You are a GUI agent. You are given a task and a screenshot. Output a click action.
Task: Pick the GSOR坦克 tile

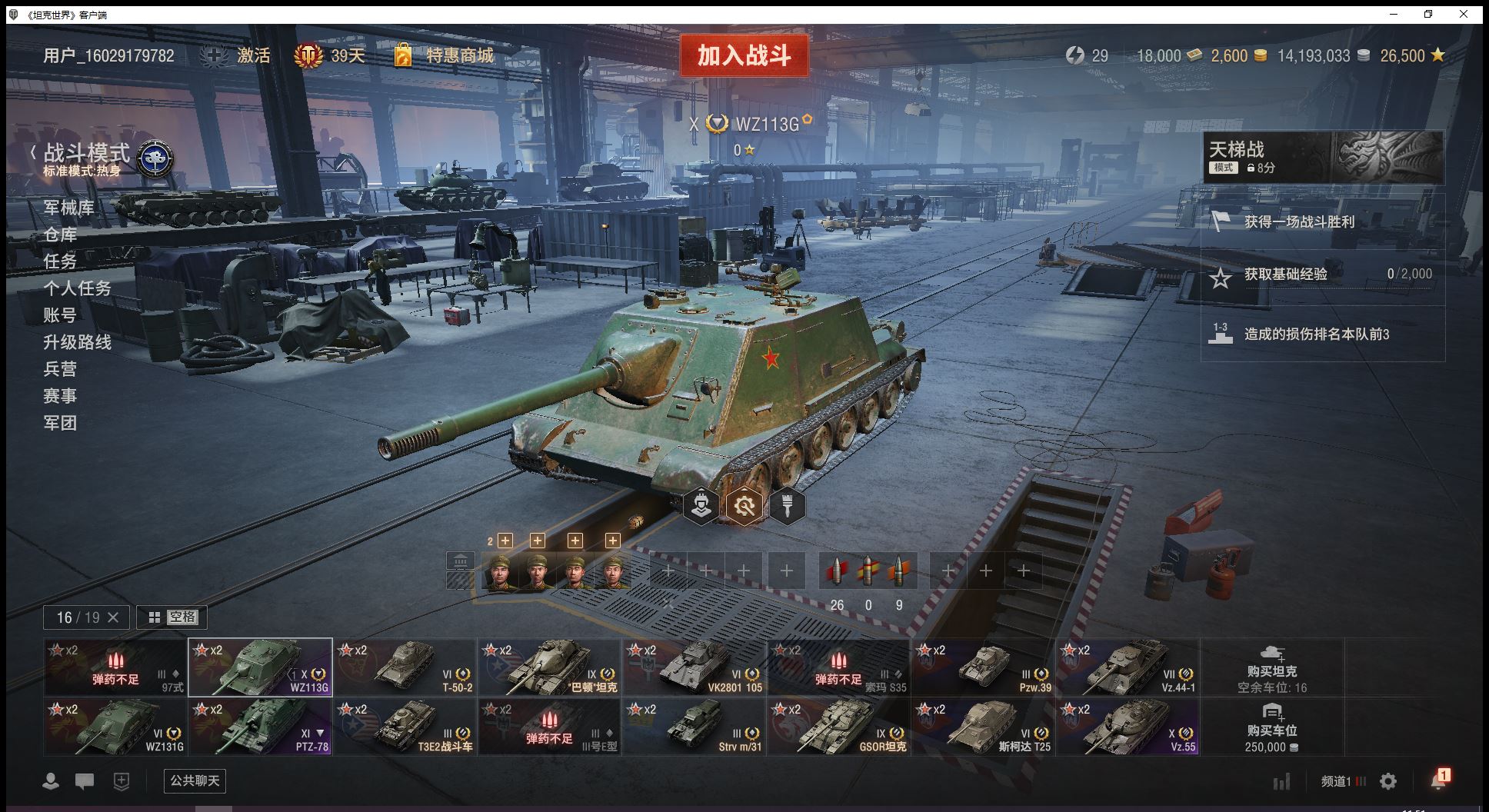click(838, 726)
